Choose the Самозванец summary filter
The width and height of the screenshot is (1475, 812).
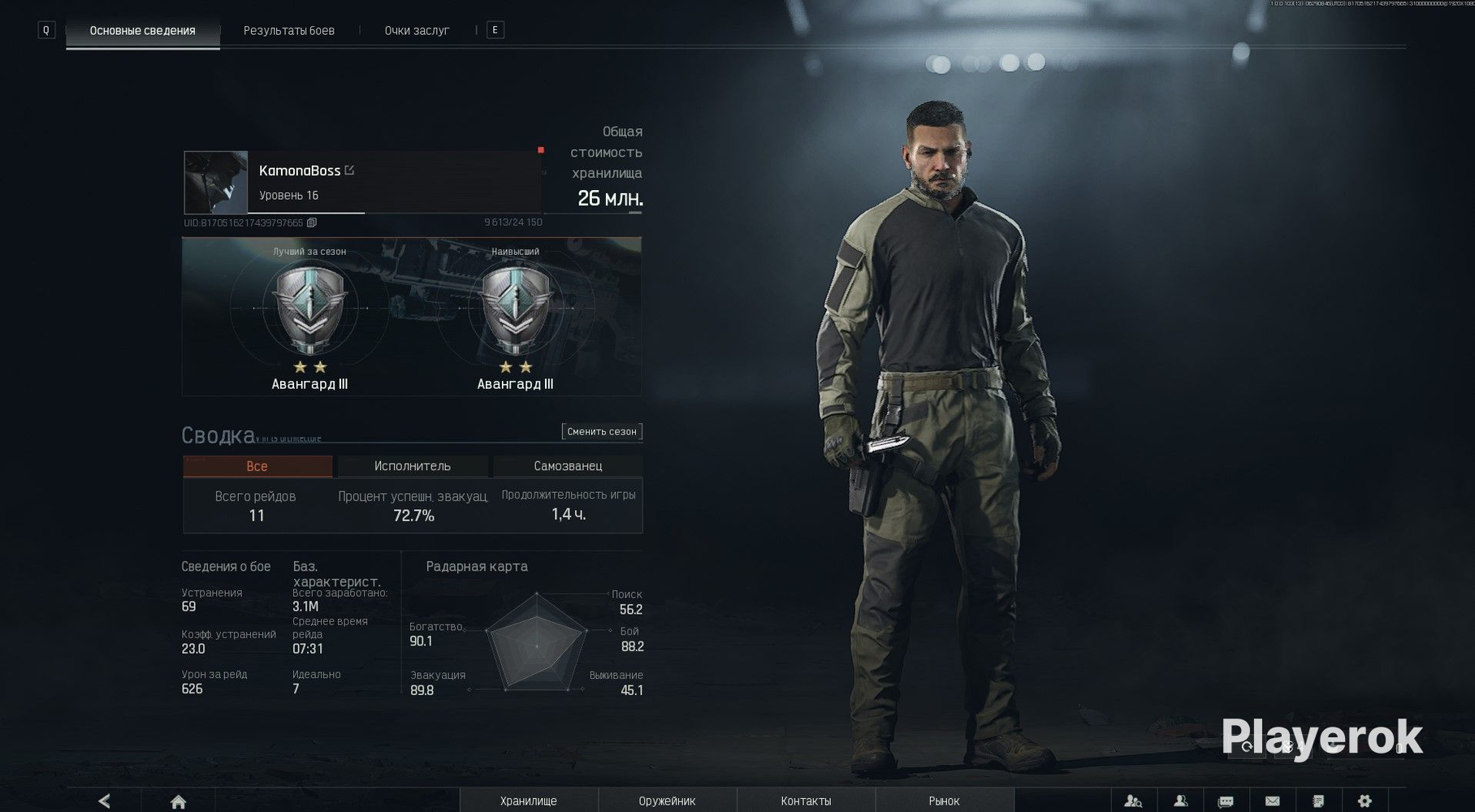click(568, 466)
